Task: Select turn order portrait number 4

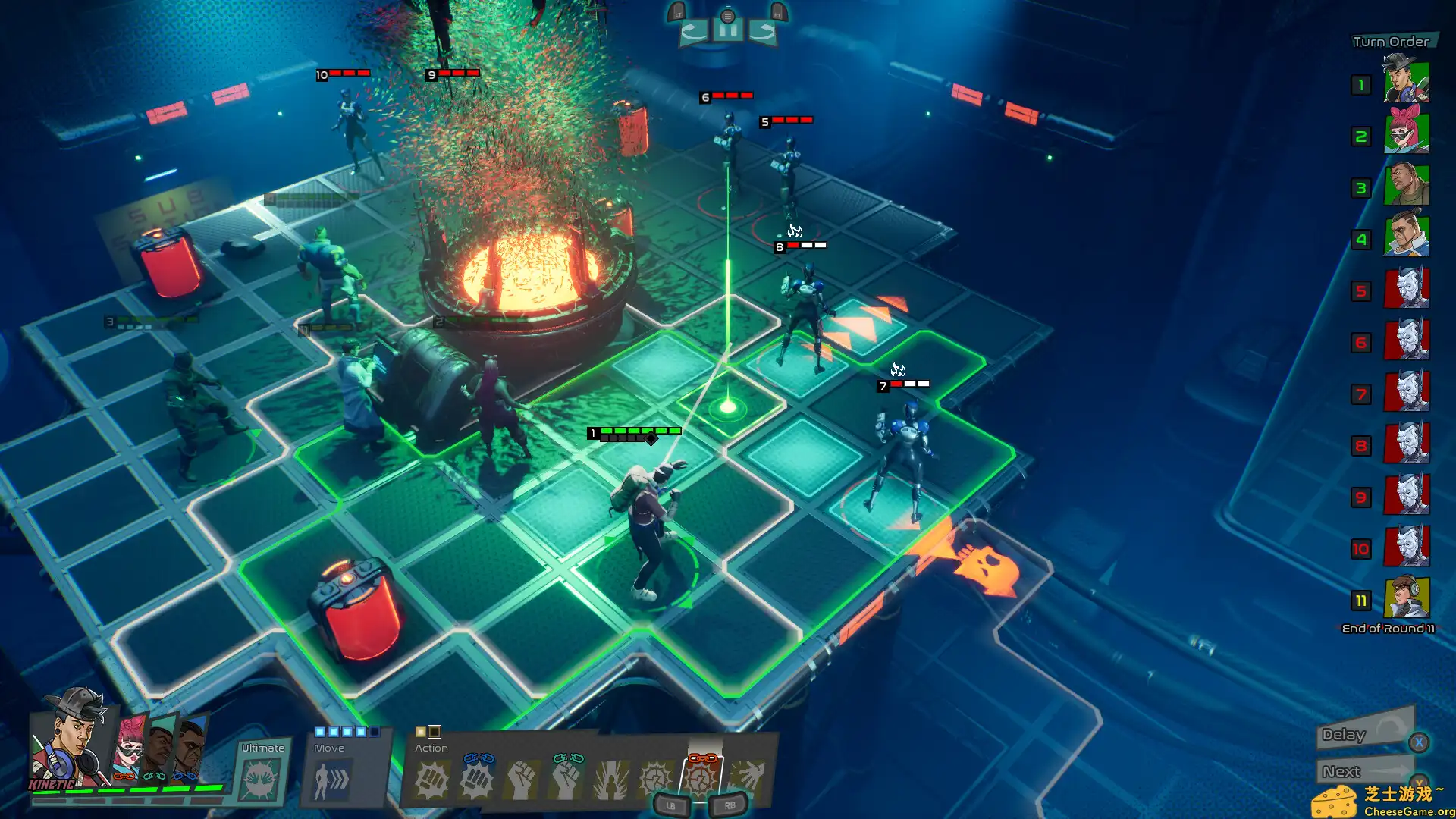Action: pos(1407,237)
